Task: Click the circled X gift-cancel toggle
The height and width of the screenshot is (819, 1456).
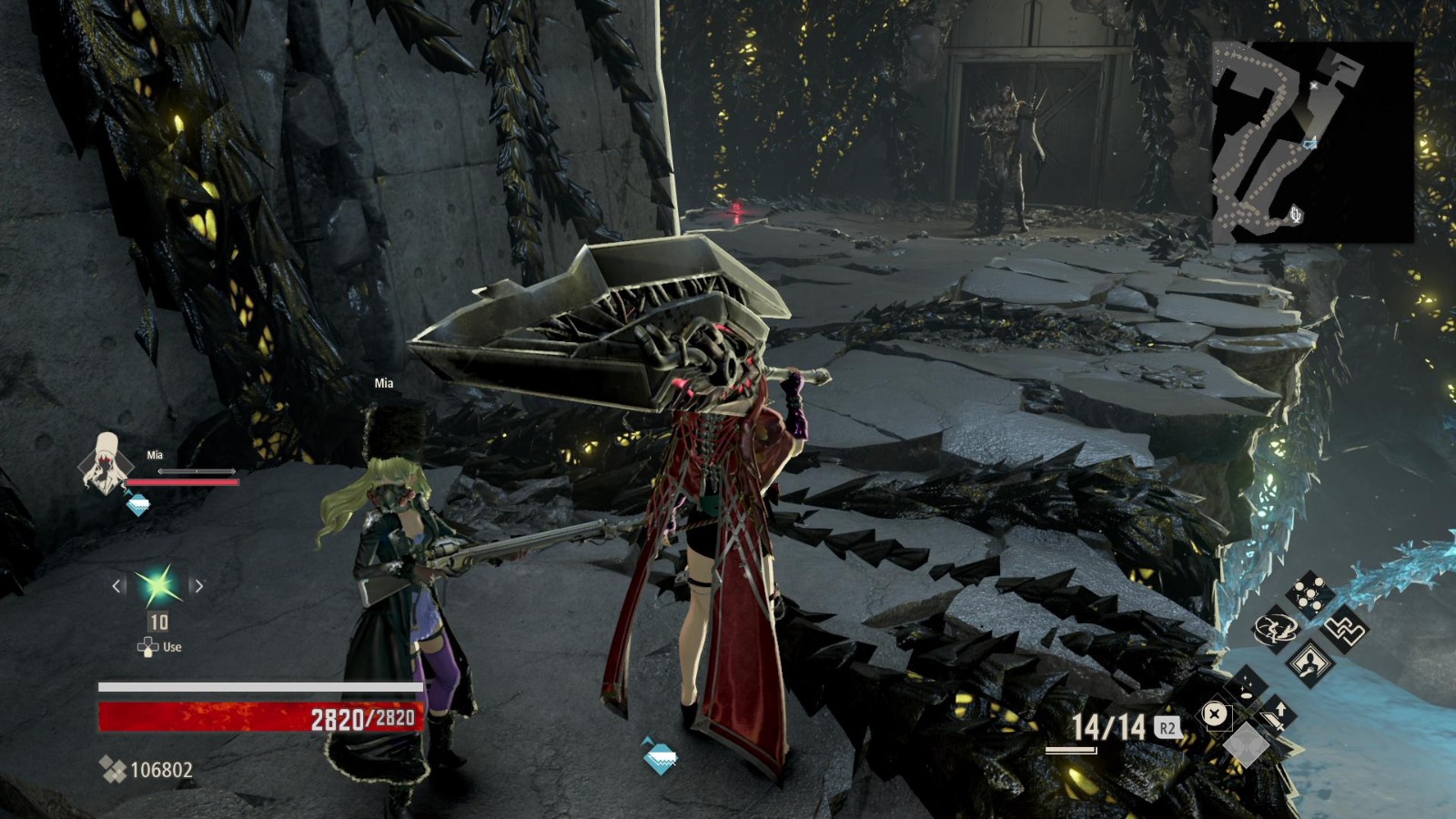Action: click(1215, 713)
